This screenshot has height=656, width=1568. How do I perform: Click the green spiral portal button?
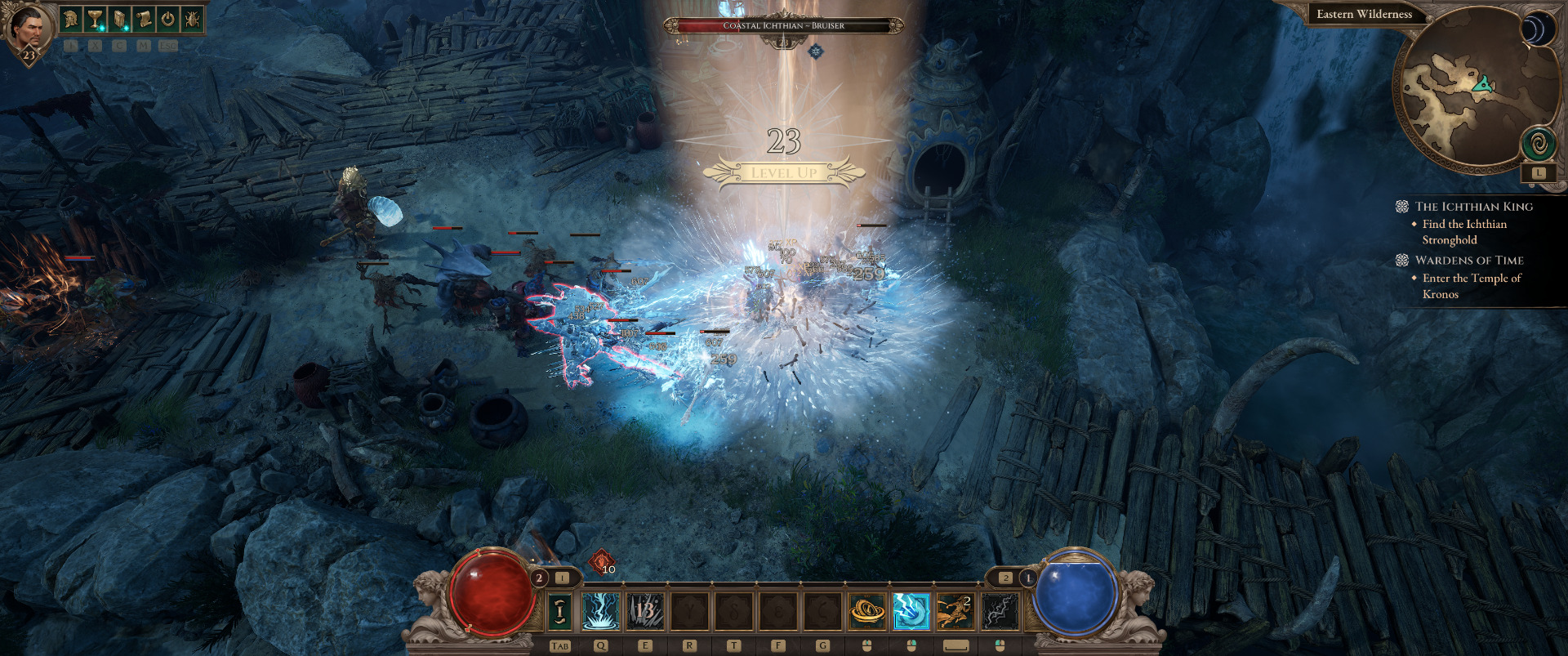tap(1539, 145)
